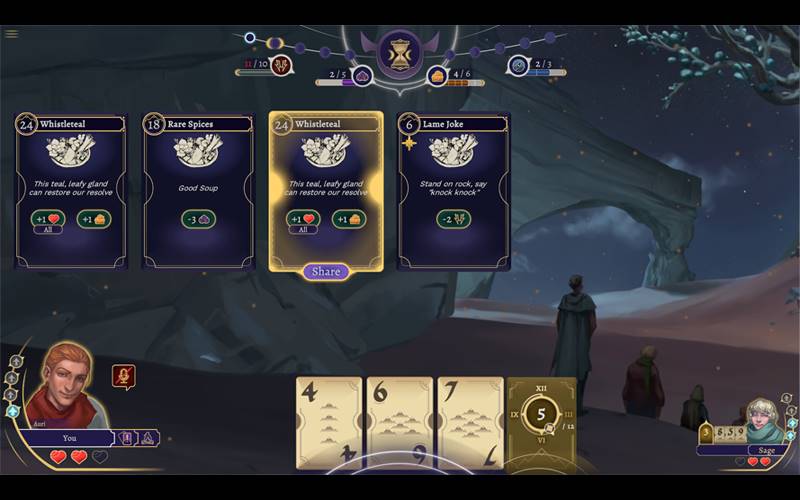Play the number 7 hand card
The width and height of the screenshot is (800, 500).
pyautogui.click(x=470, y=422)
